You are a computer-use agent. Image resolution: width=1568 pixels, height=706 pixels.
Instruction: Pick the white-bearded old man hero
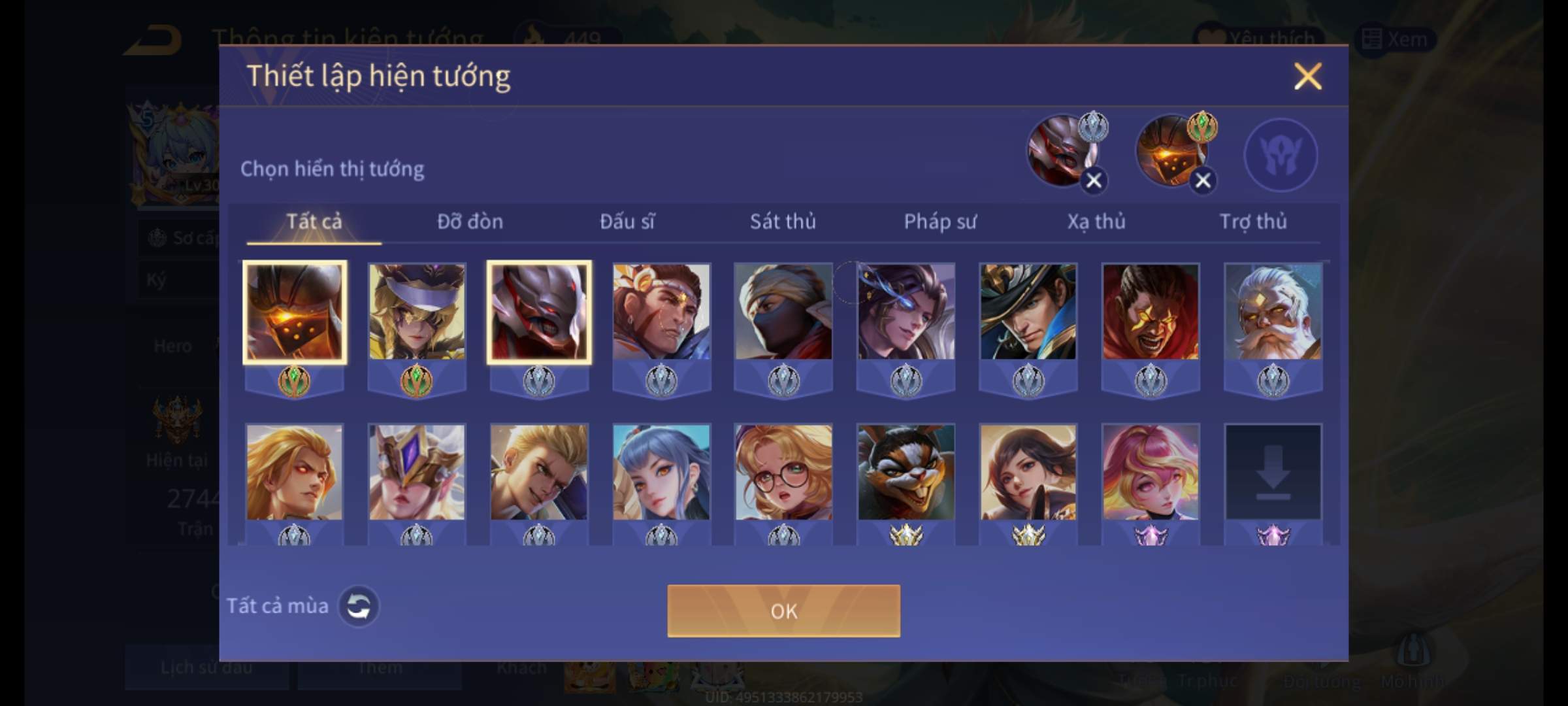point(1273,312)
